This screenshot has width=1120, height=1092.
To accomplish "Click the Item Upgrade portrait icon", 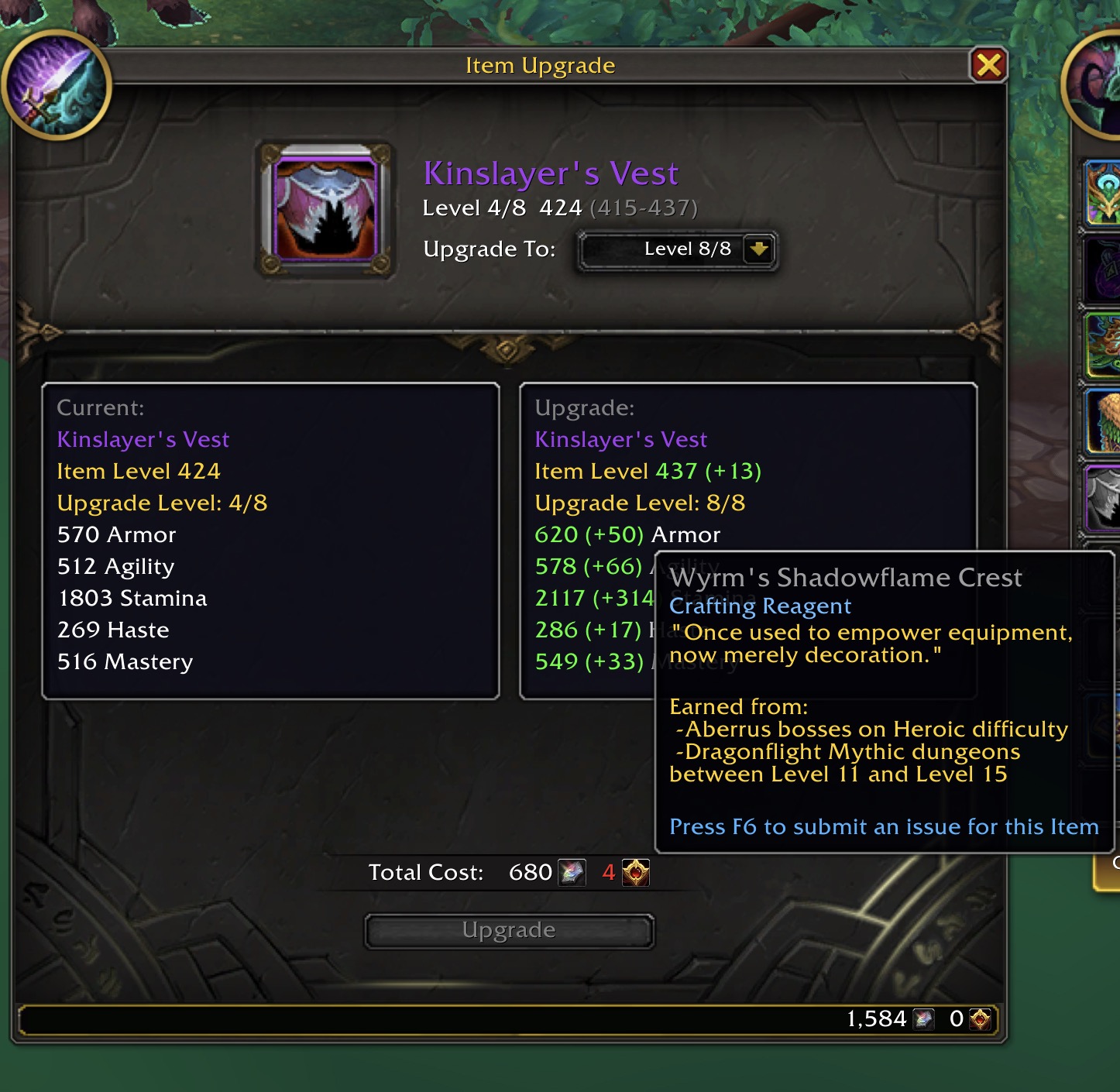I will pos(57,87).
